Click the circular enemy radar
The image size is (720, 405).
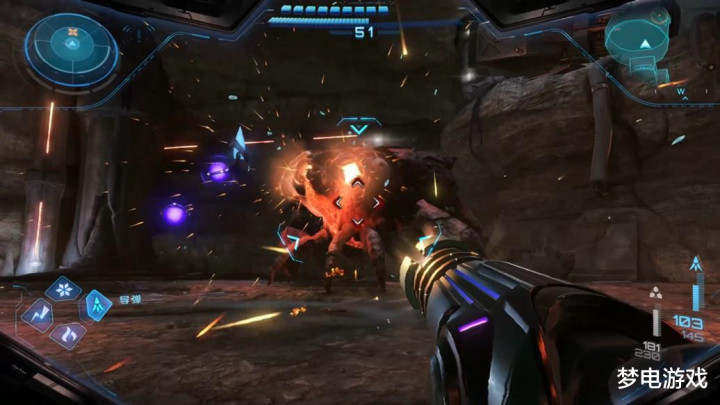[x=72, y=45]
